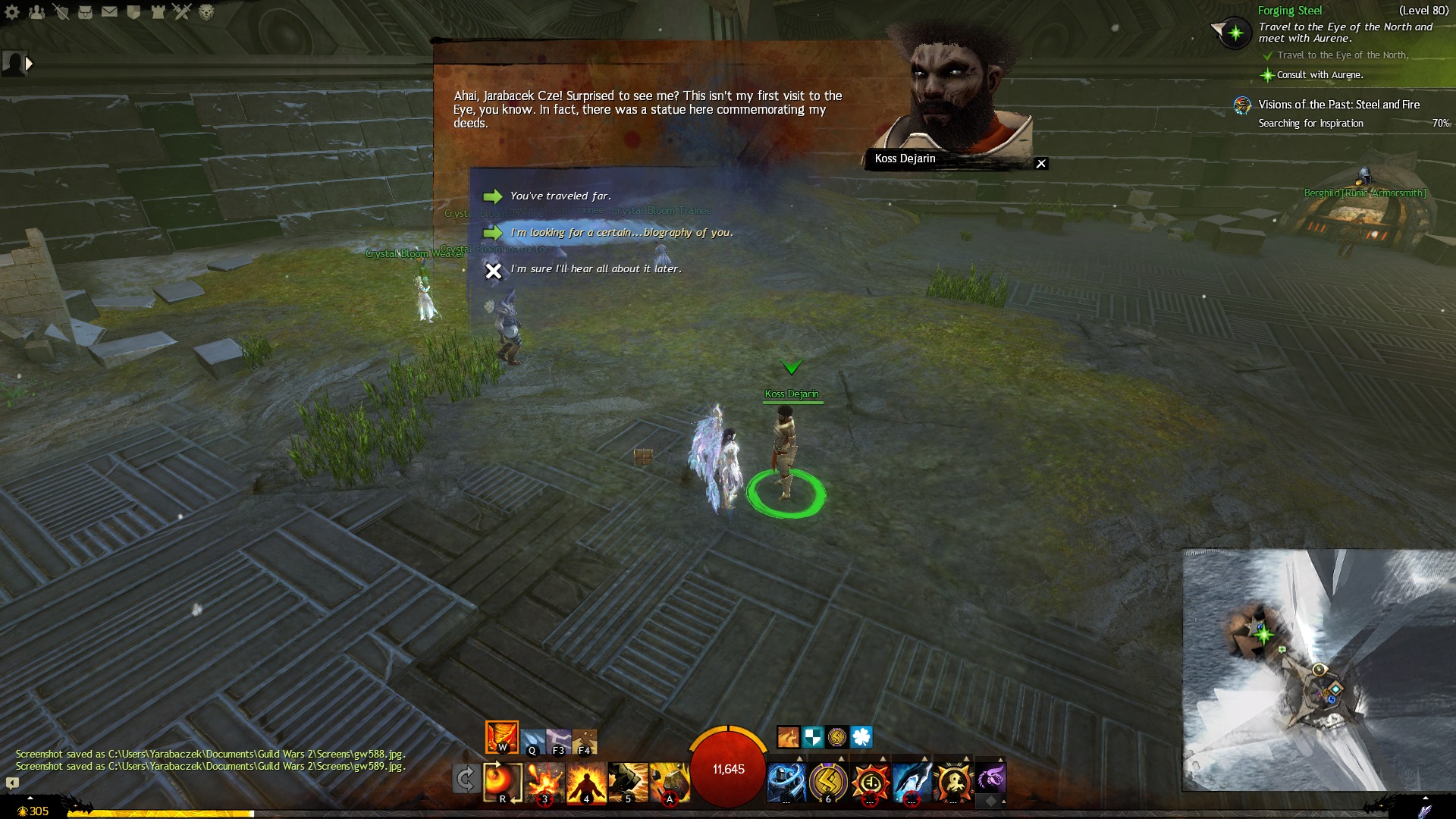This screenshot has height=819, width=1456.
Task: Expand the party portrait arrow
Action: (29, 64)
